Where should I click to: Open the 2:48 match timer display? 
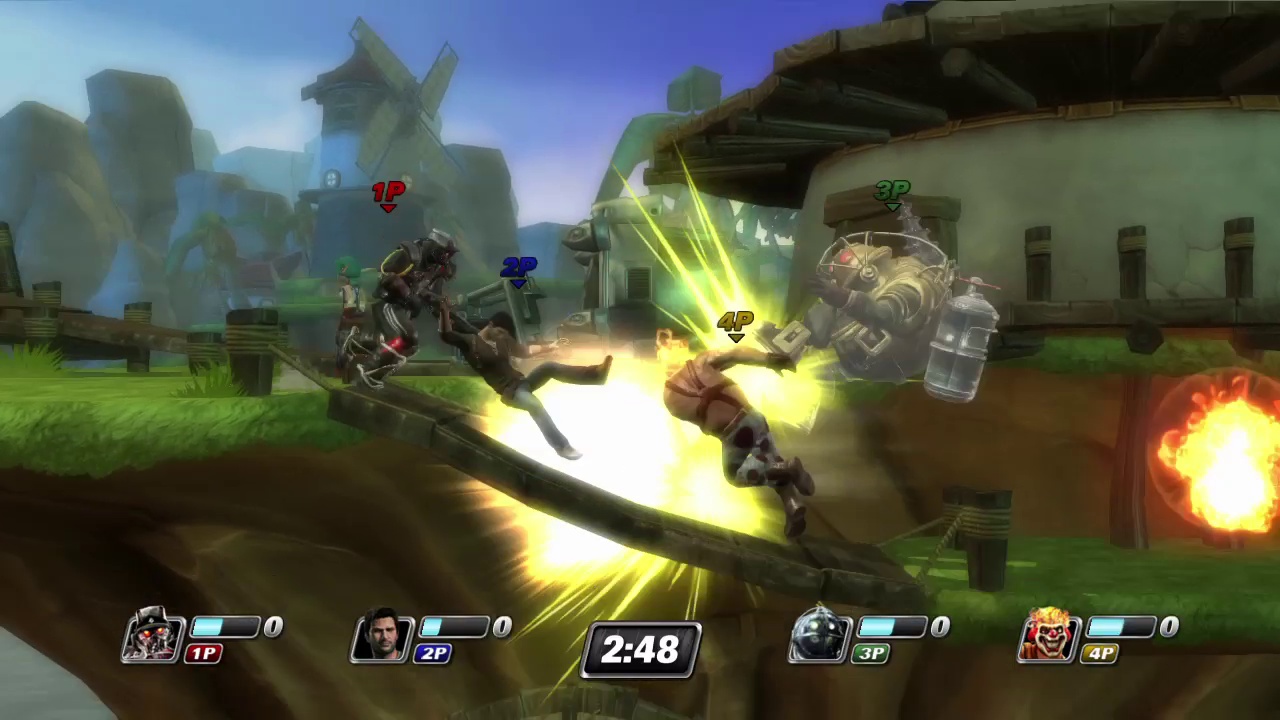640,650
